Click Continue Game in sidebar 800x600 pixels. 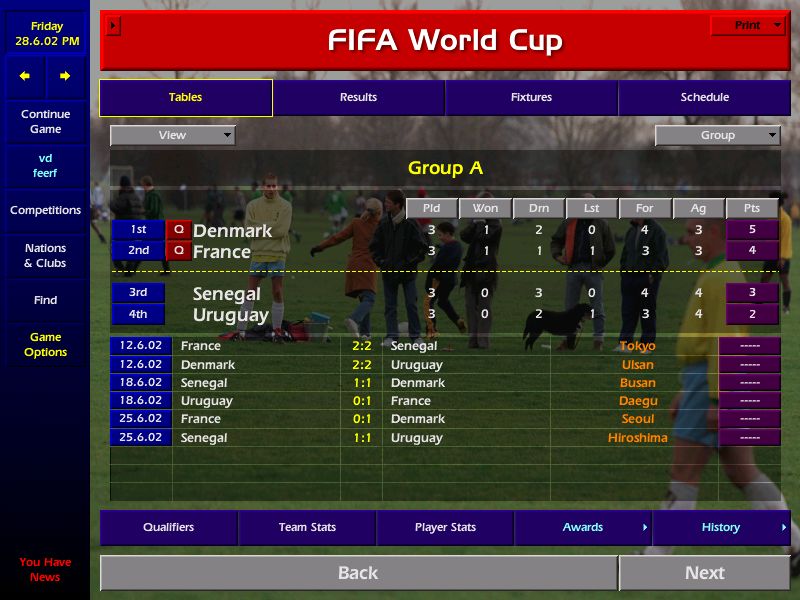click(45, 121)
